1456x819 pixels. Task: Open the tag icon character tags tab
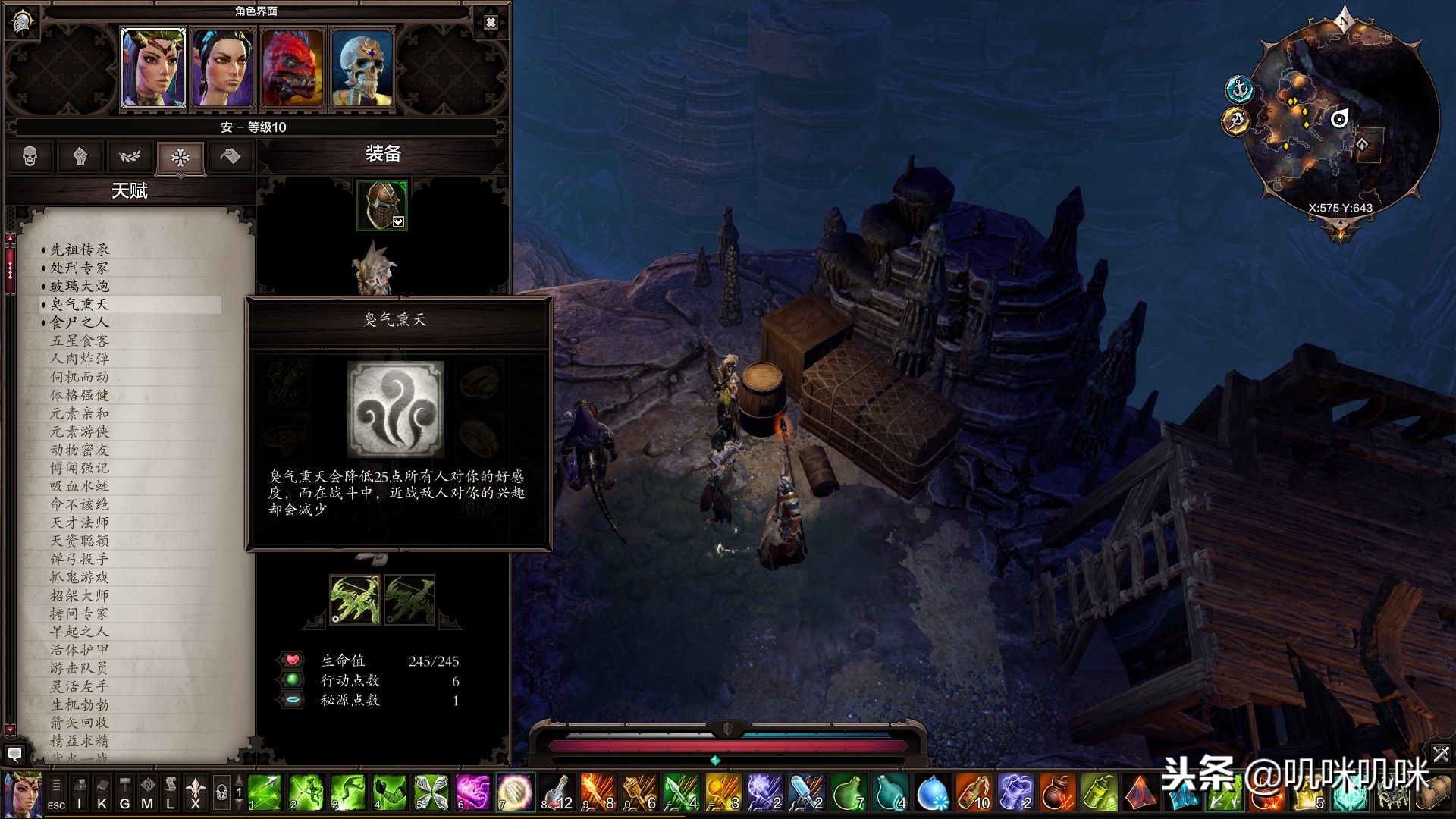click(231, 157)
